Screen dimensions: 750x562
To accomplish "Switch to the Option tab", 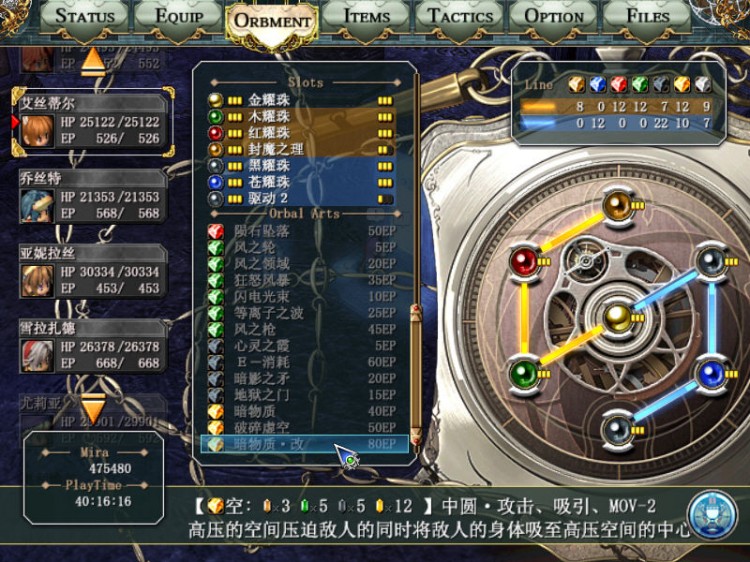I will (x=554, y=16).
